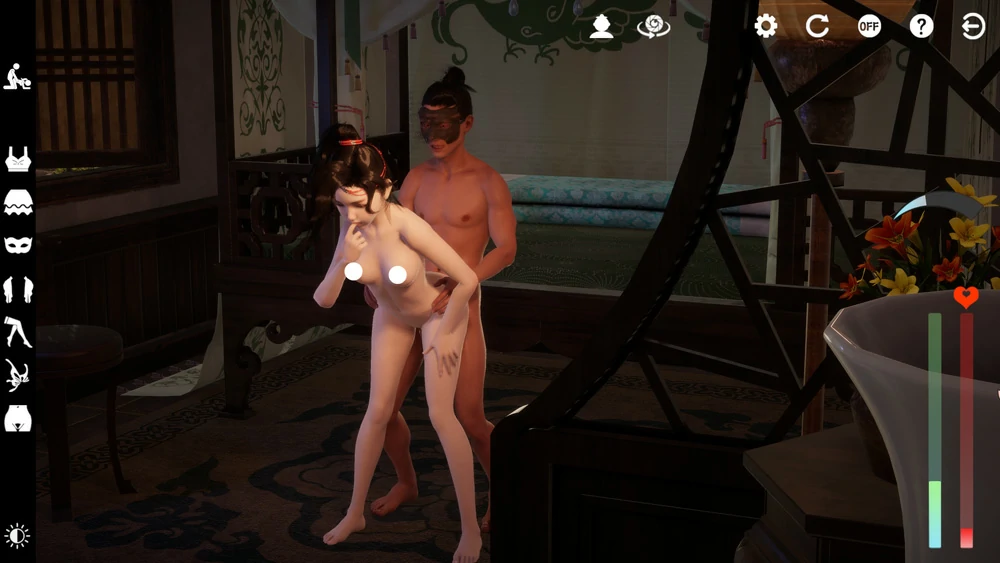The width and height of the screenshot is (1000, 563).
Task: Select the character silhouette icon
Action: click(601, 26)
